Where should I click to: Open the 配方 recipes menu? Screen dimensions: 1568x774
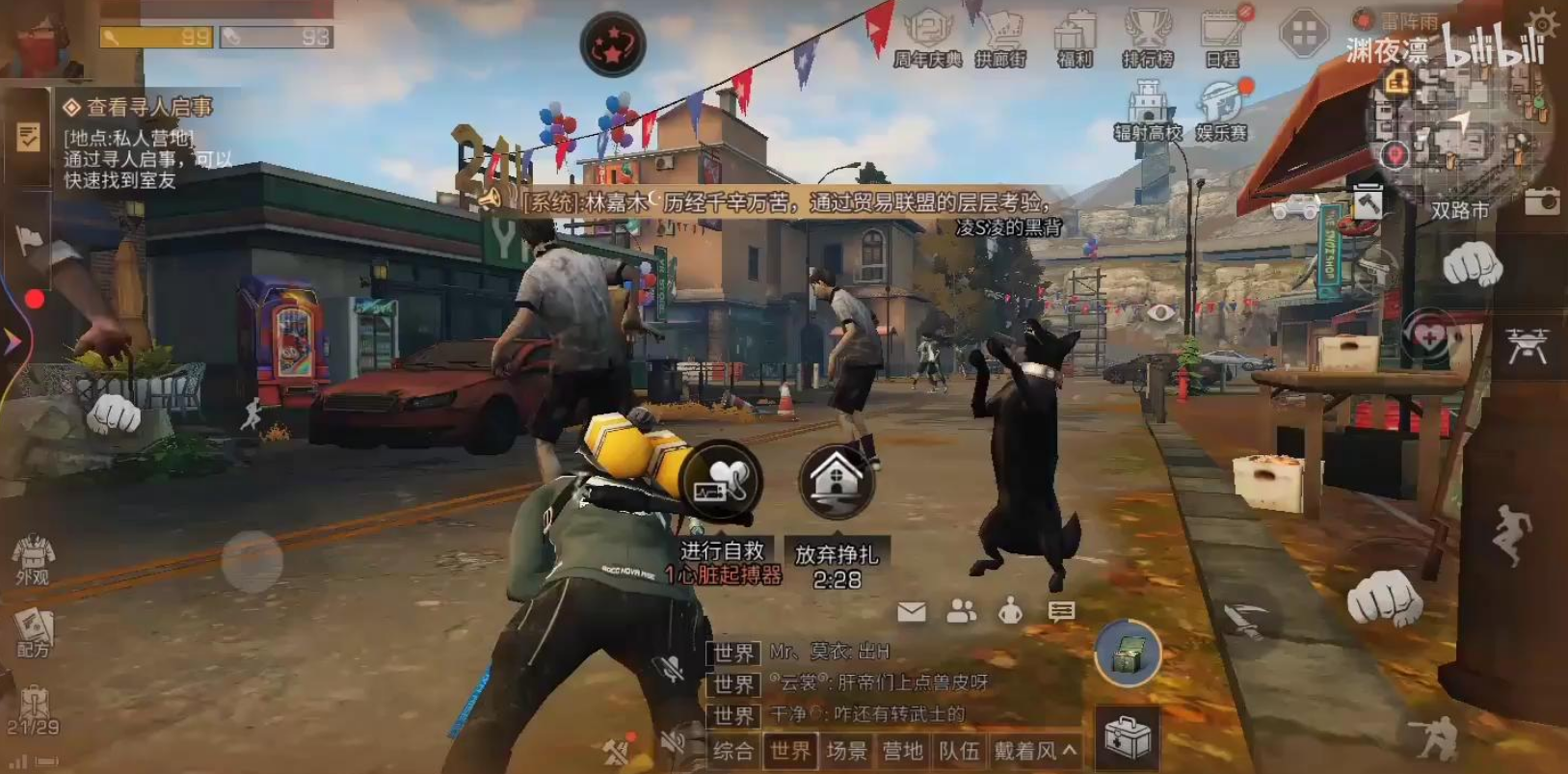pyautogui.click(x=33, y=632)
